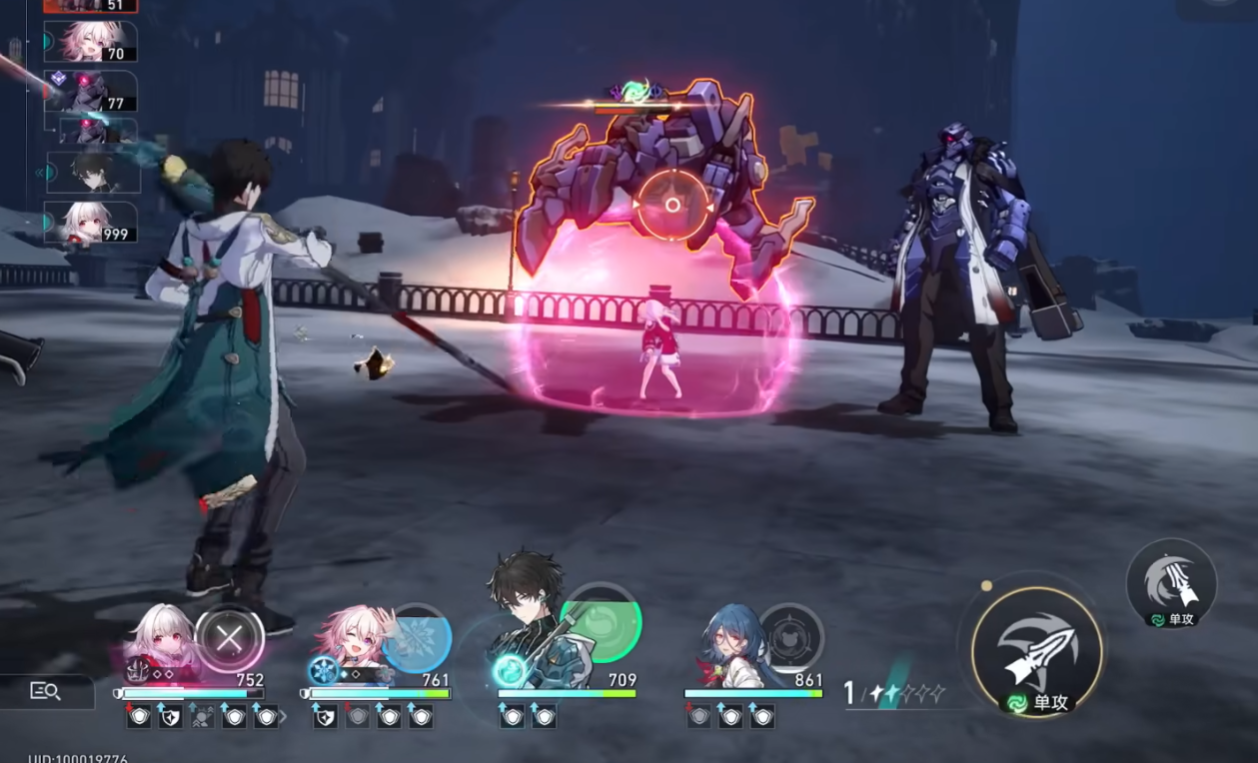Screen dimensions: 1258x763
Task: Select Natasha's grey bear ultimate icon
Action: (792, 635)
